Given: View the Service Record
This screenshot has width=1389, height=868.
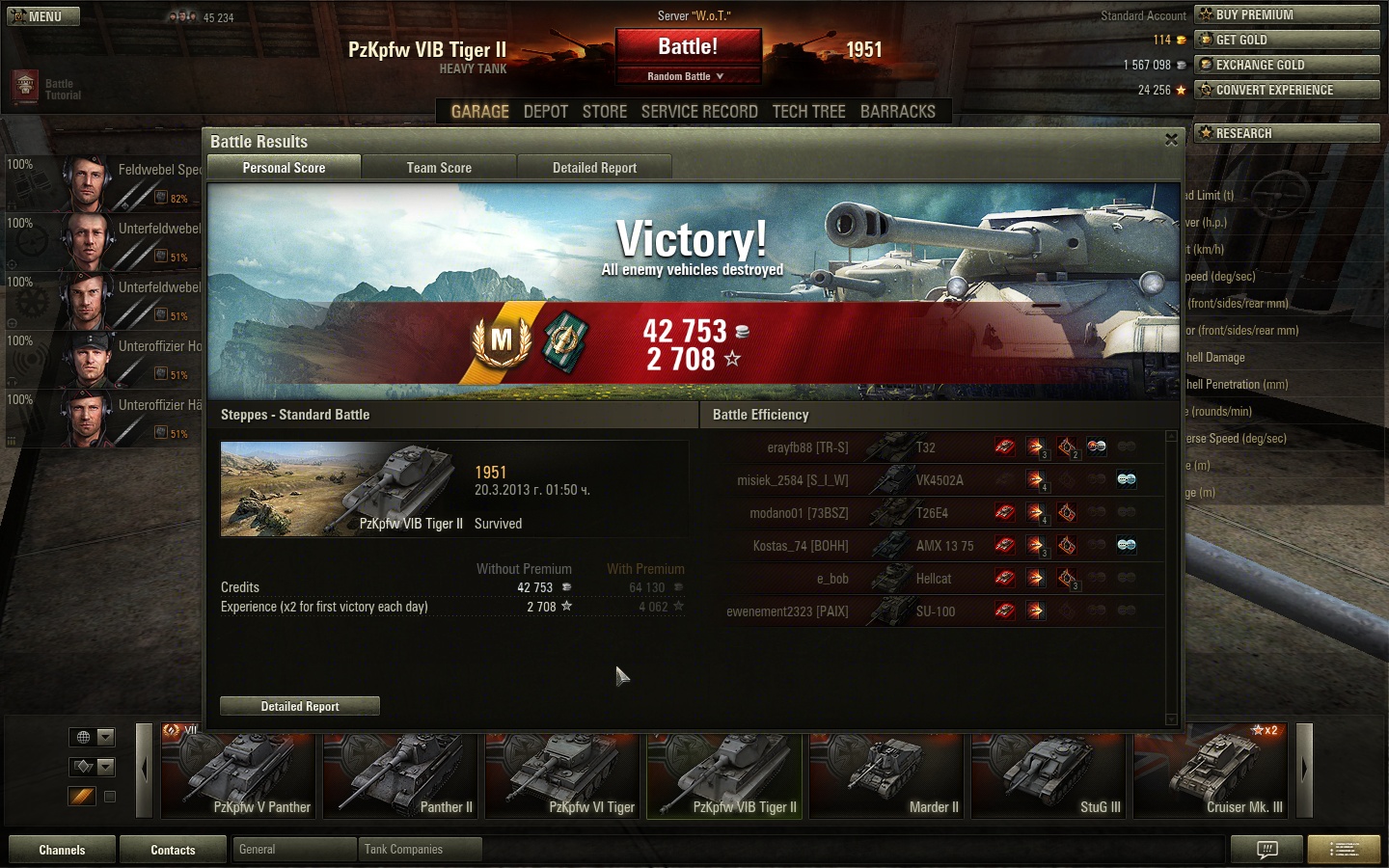Looking at the screenshot, I should tap(699, 112).
